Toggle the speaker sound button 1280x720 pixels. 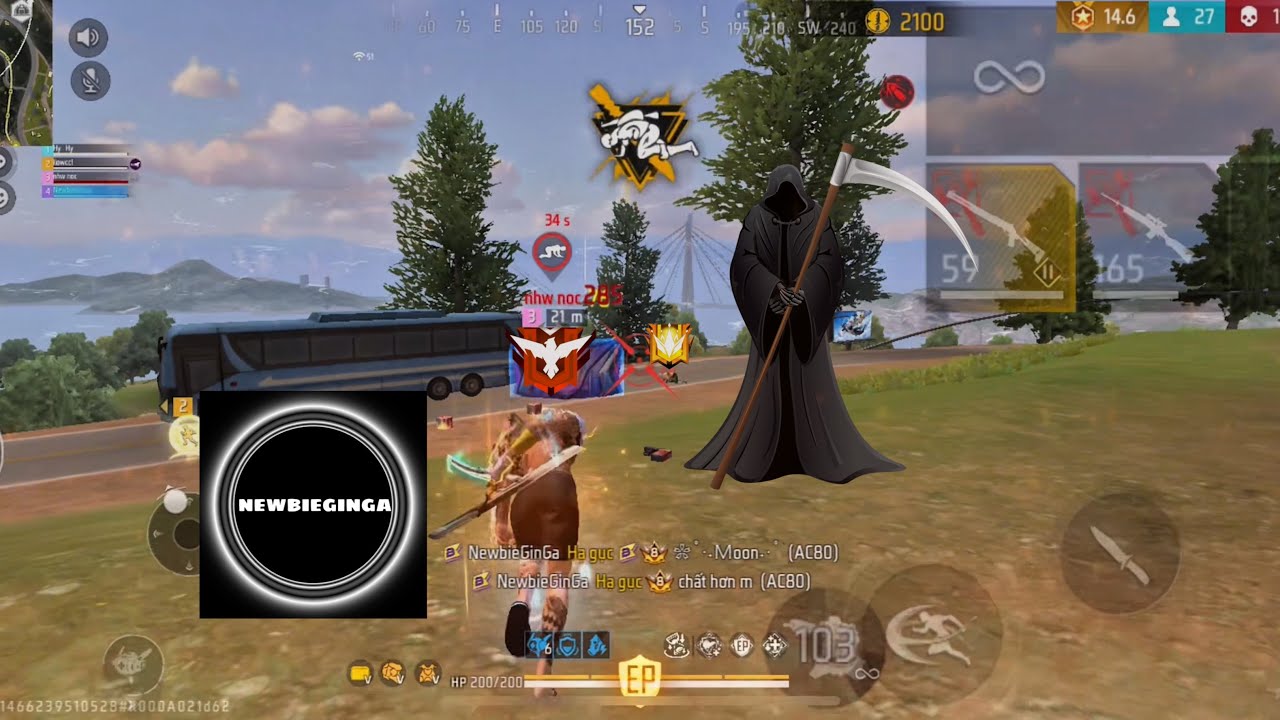[x=90, y=38]
